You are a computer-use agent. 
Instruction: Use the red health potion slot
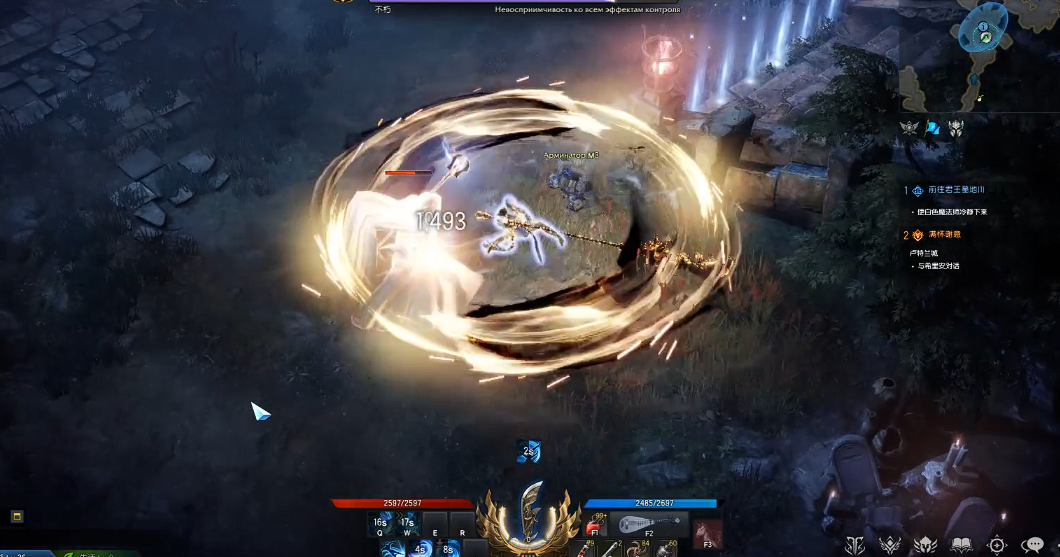pos(597,524)
